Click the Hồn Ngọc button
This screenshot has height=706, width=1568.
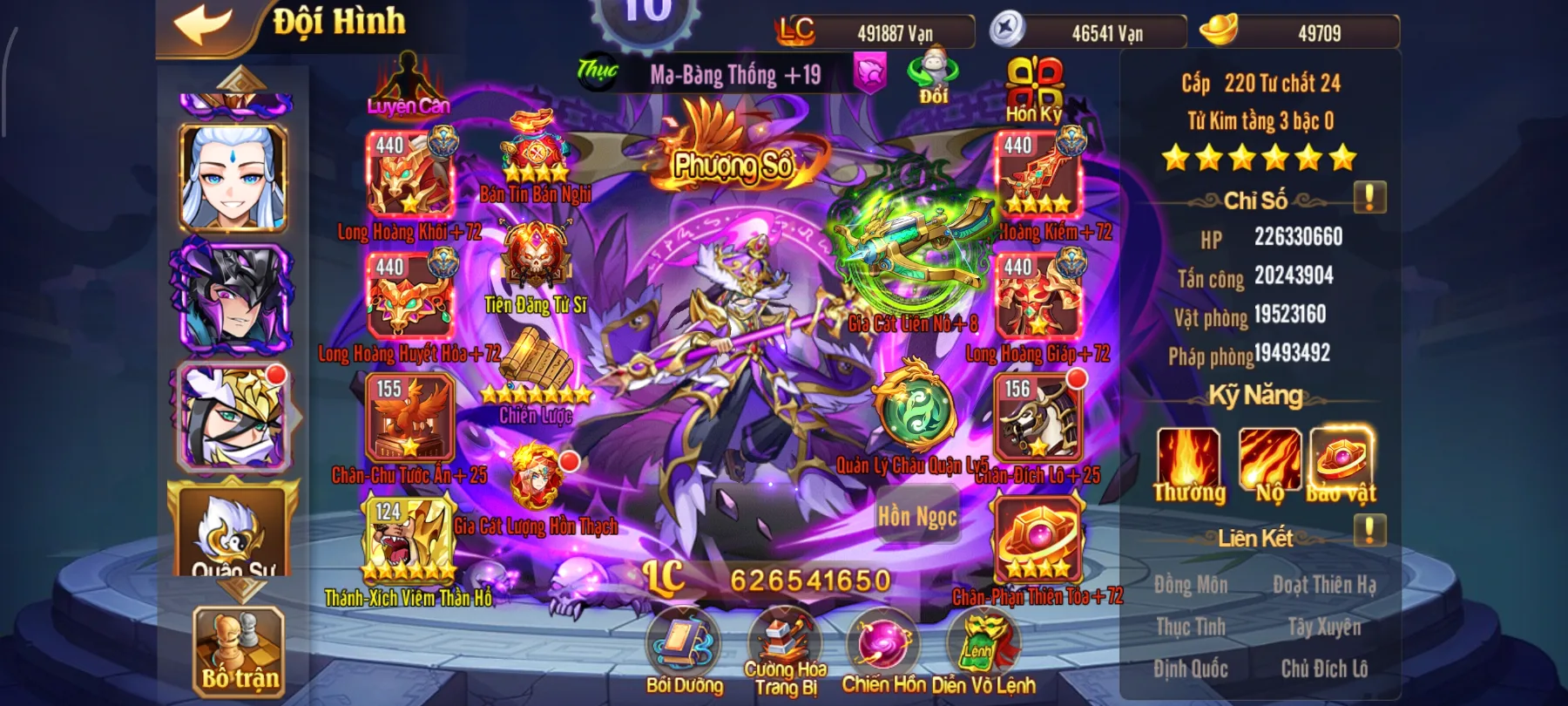coord(916,517)
